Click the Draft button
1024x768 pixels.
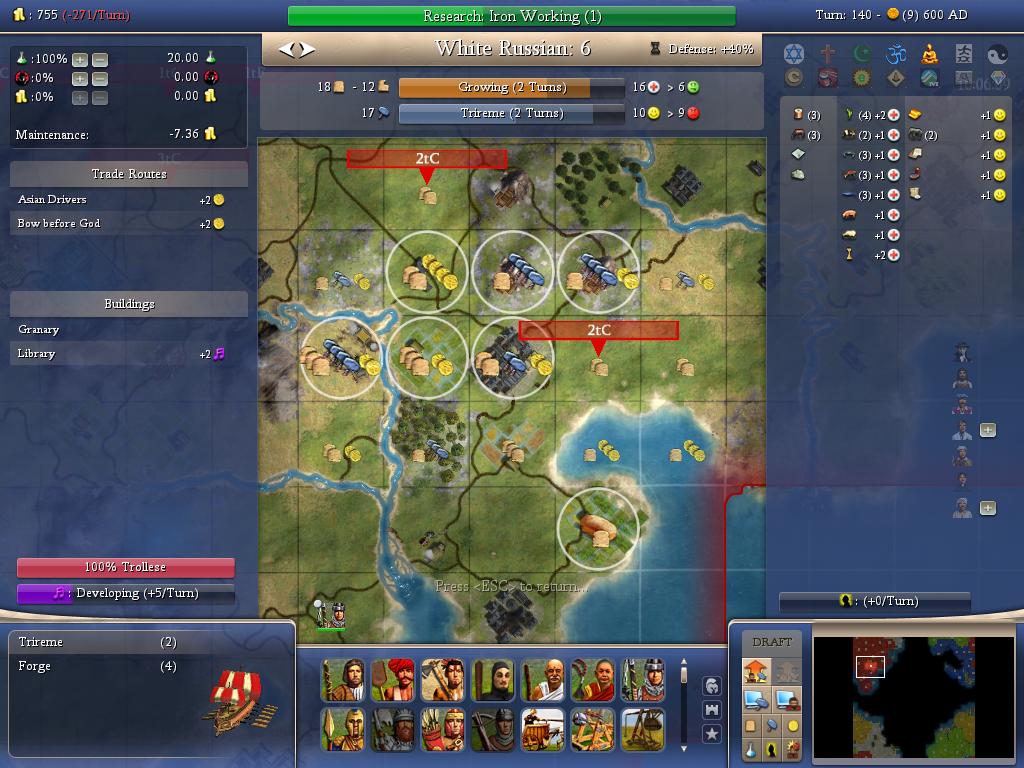pos(772,642)
